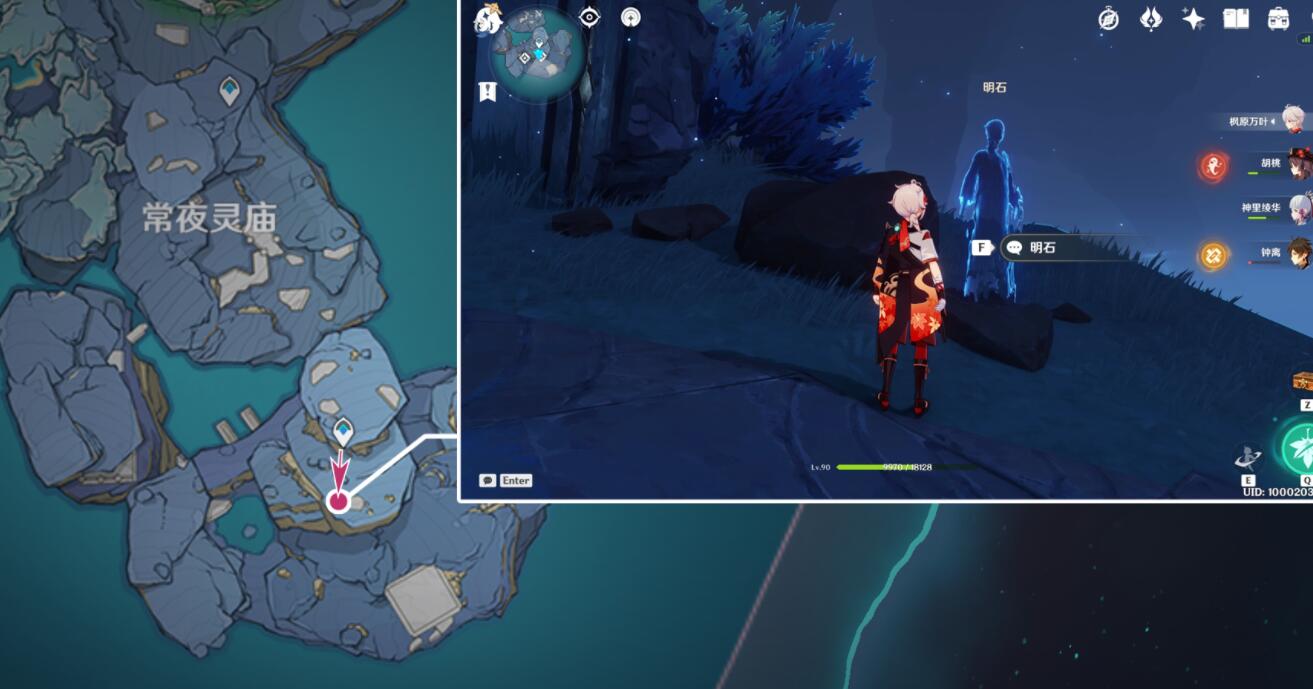Image resolution: width=1313 pixels, height=689 pixels.
Task: Open the backpack inventory
Action: click(1278, 18)
